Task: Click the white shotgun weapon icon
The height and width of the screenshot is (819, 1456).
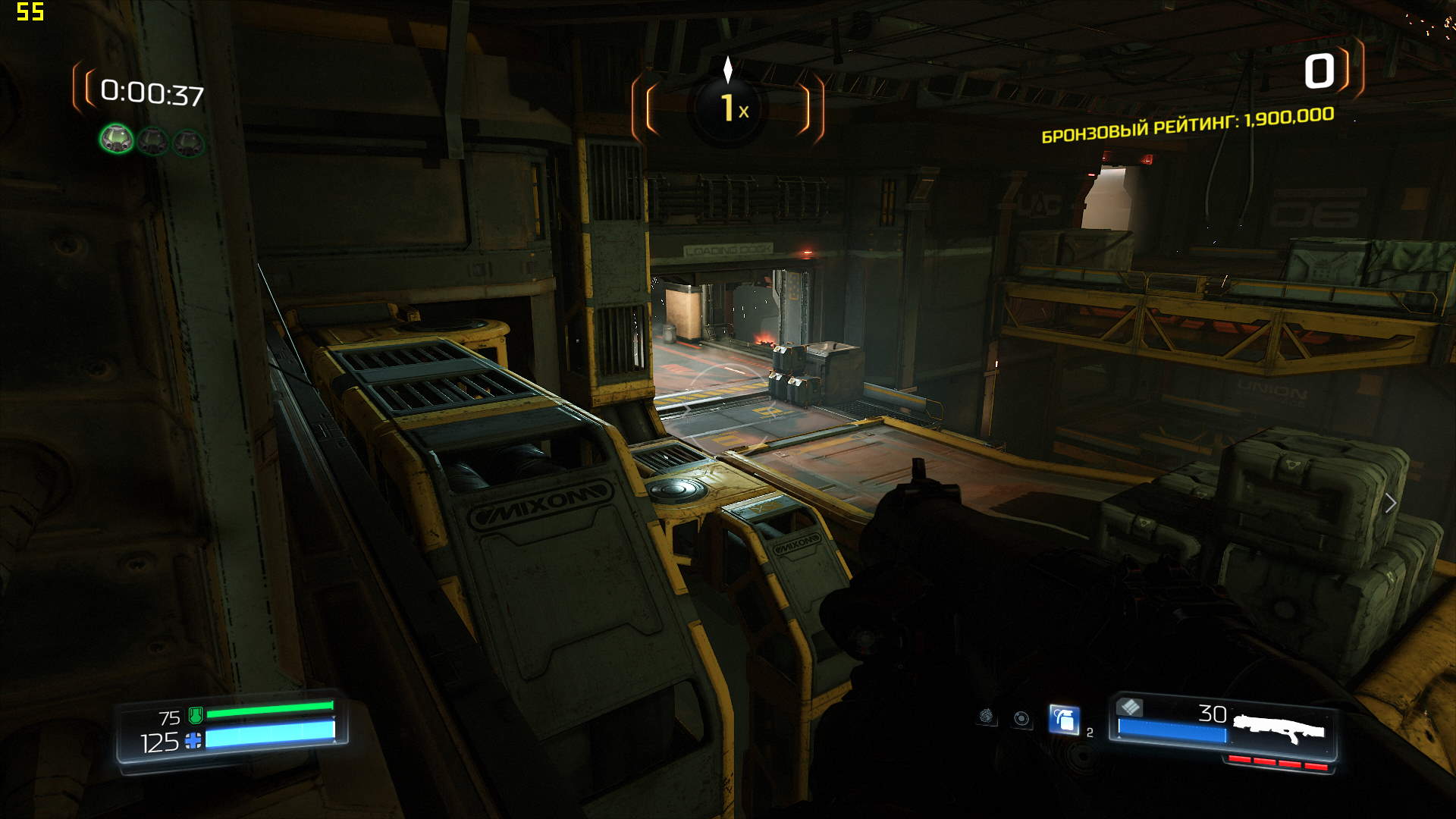Action: (x=1279, y=729)
